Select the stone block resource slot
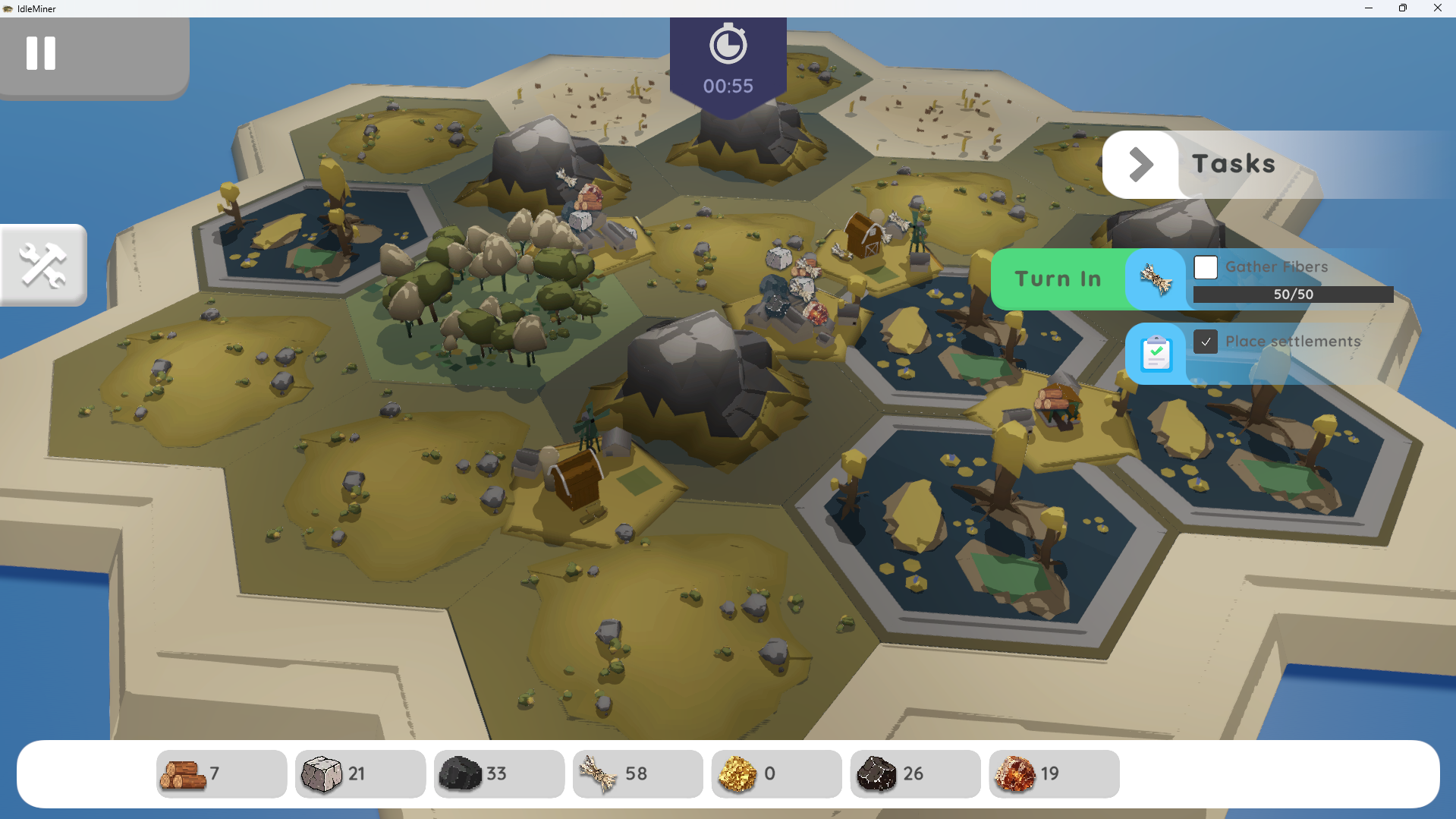This screenshot has height=819, width=1456. click(360, 773)
